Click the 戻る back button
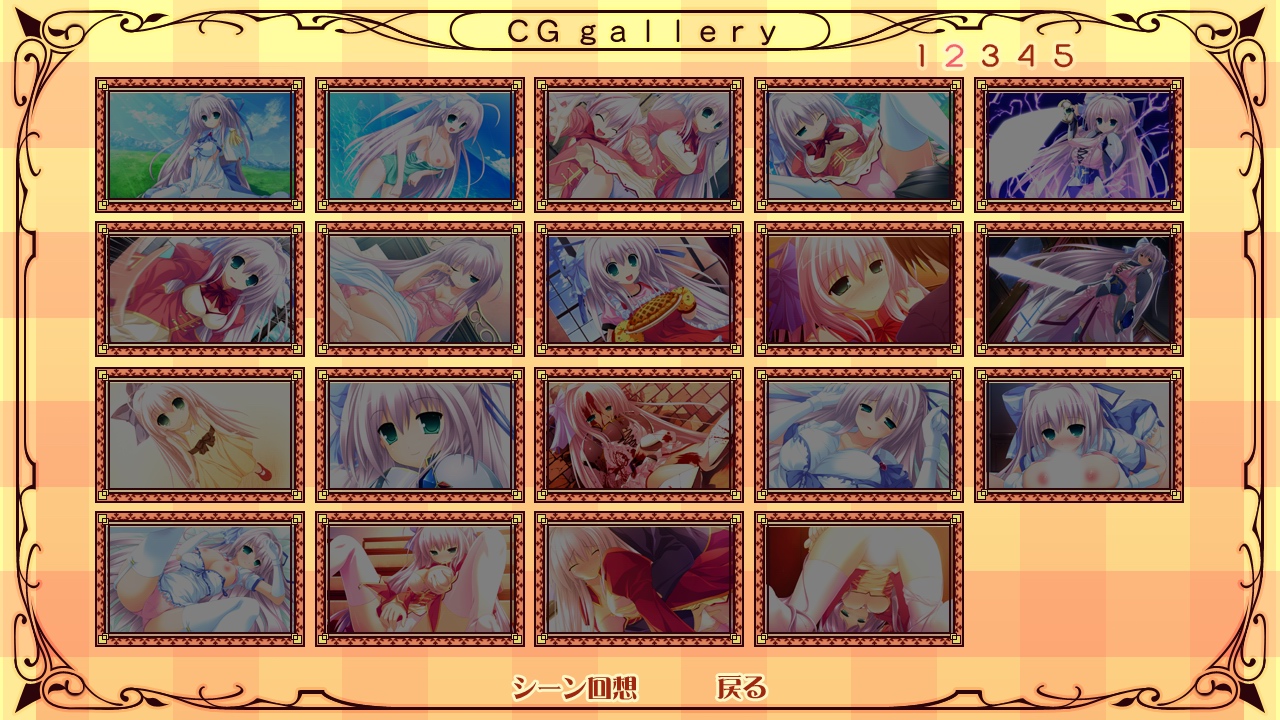 click(741, 688)
